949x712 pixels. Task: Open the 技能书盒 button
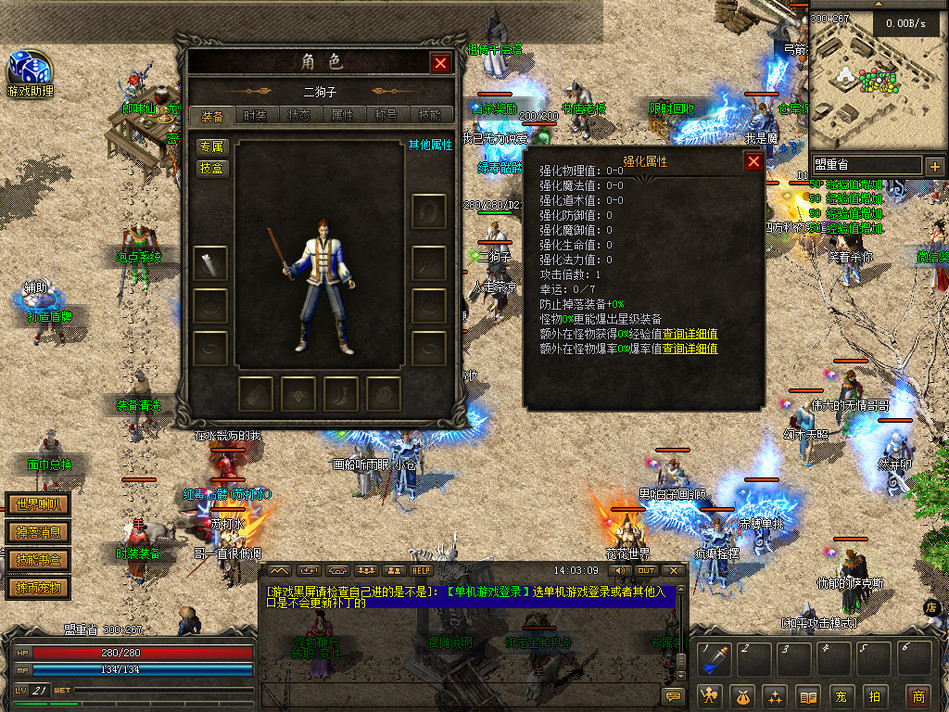pos(38,560)
